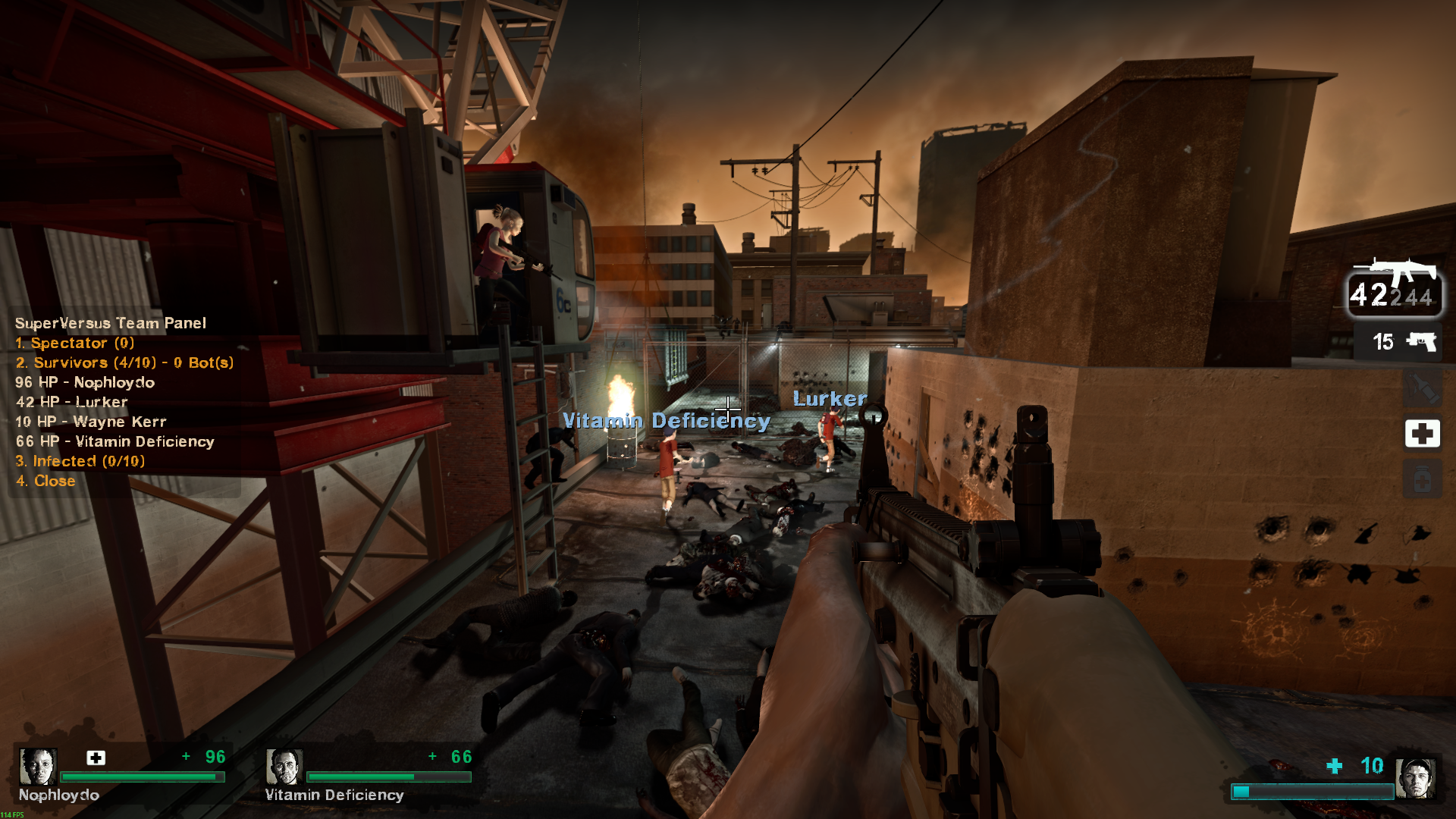The image size is (1456, 819).
Task: Click Nophloydo's teammate portrait
Action: (x=38, y=766)
